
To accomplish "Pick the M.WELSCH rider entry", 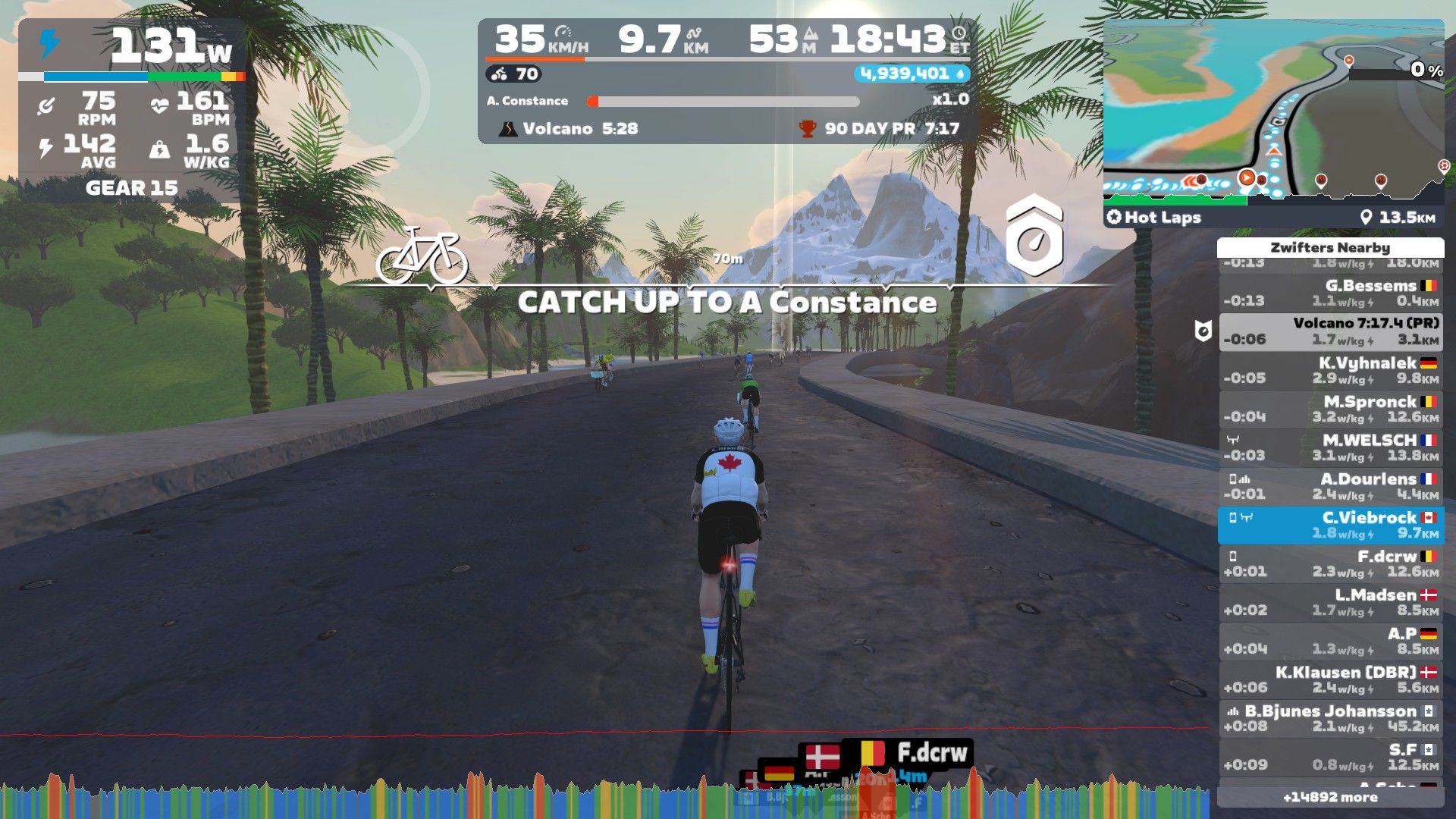I will click(1331, 447).
